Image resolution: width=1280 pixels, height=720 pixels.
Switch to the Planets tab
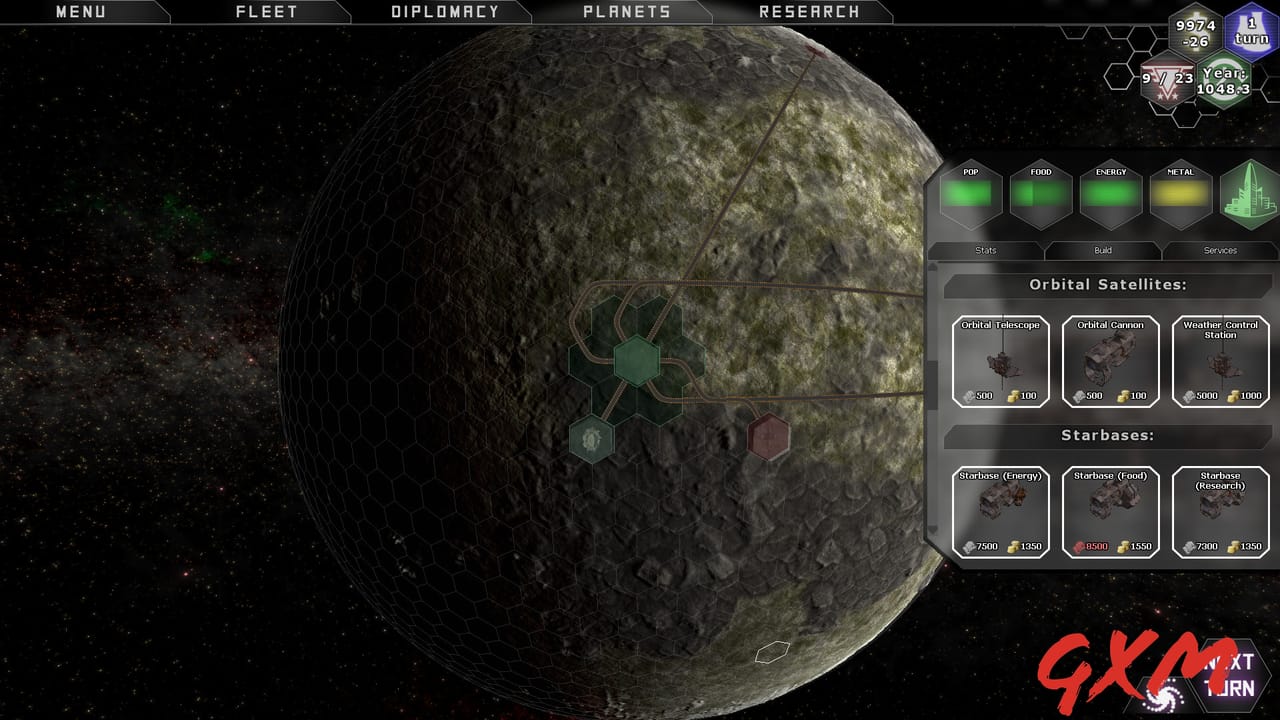pos(626,12)
